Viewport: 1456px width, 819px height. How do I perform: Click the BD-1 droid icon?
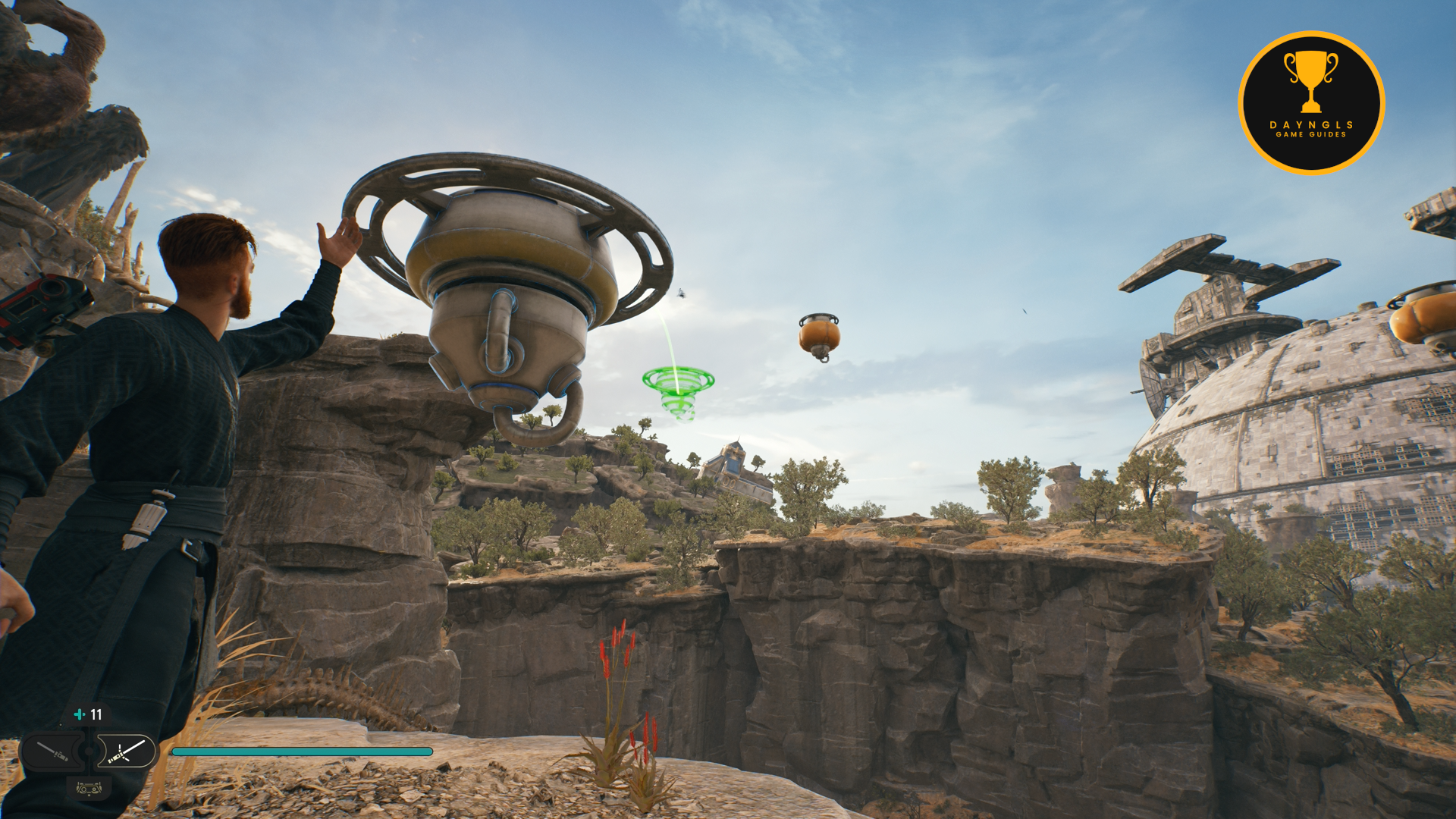89,789
